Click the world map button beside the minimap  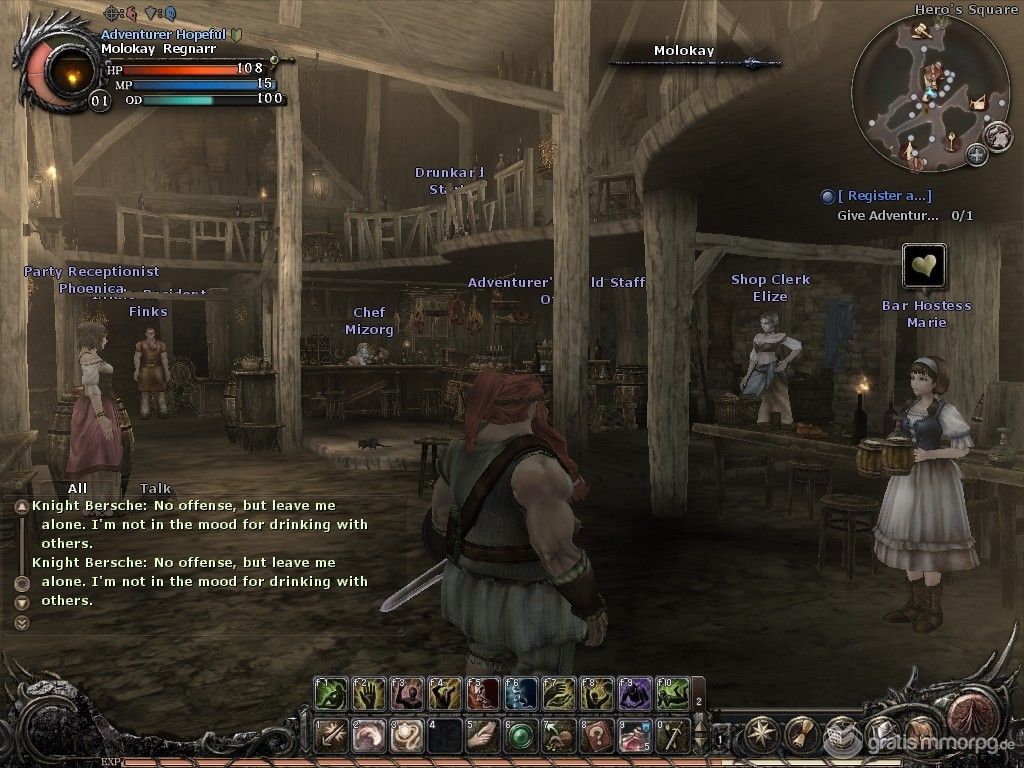pos(995,134)
